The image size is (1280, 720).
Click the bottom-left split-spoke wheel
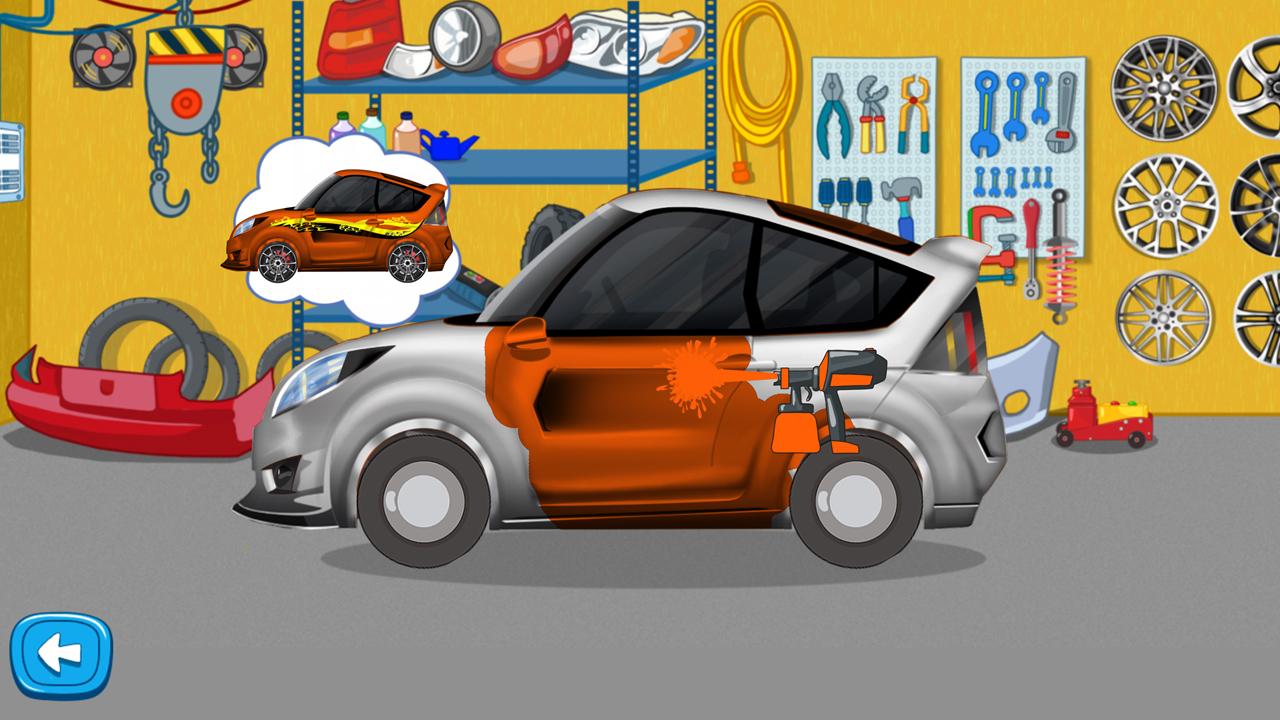(x=1162, y=320)
